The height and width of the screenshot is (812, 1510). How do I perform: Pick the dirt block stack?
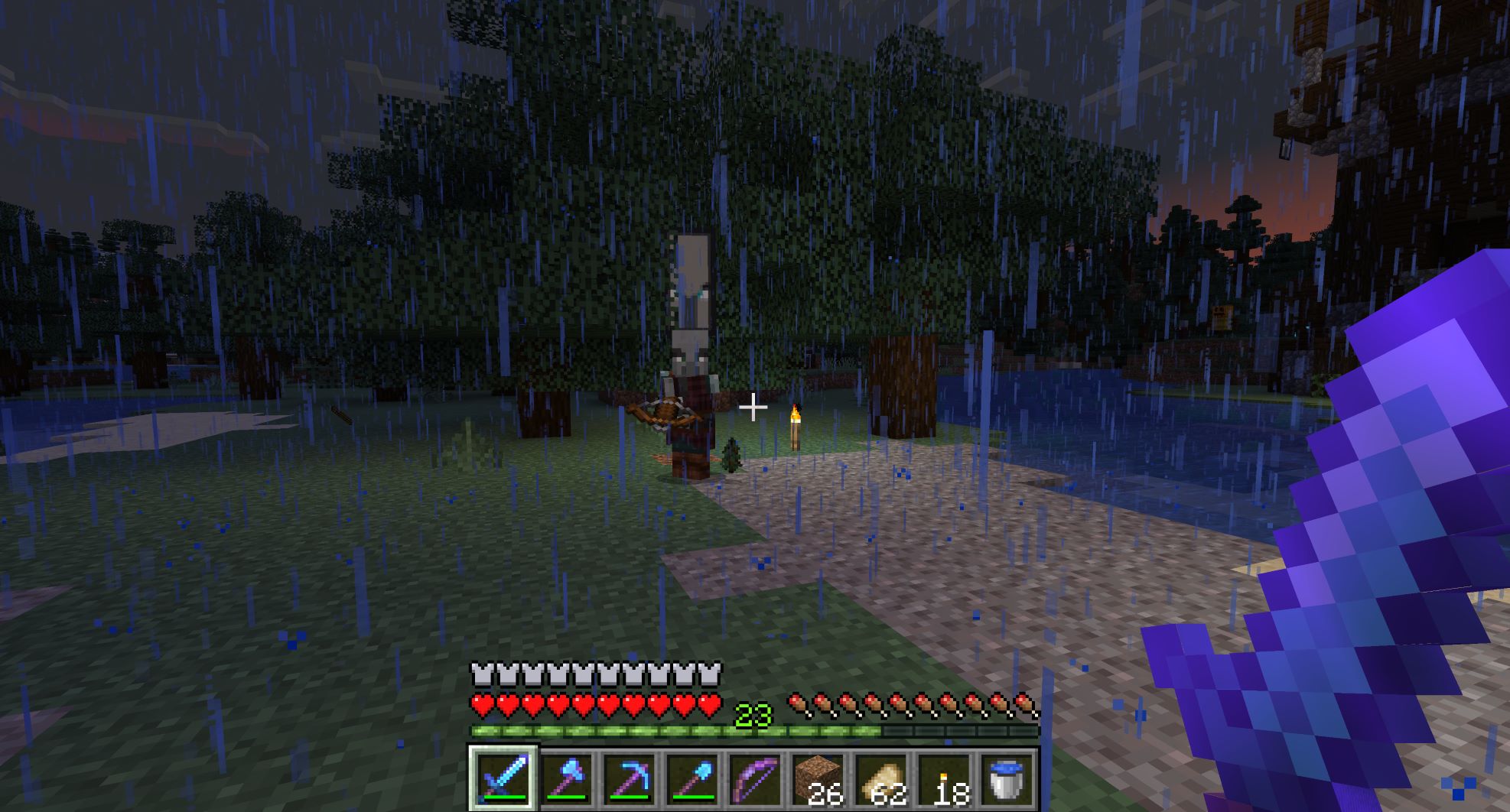[x=817, y=778]
